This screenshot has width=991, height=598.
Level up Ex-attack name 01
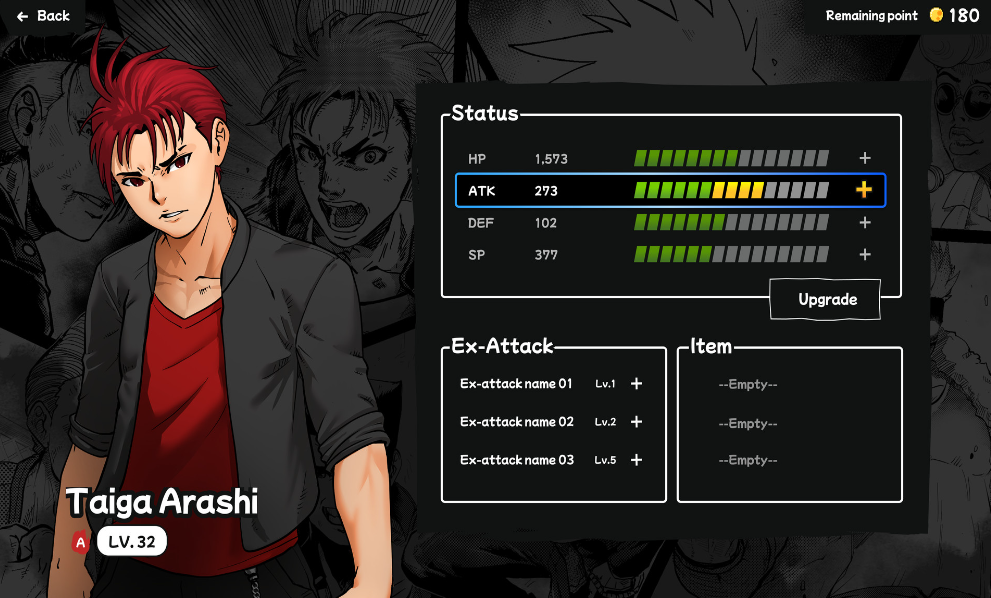point(636,384)
